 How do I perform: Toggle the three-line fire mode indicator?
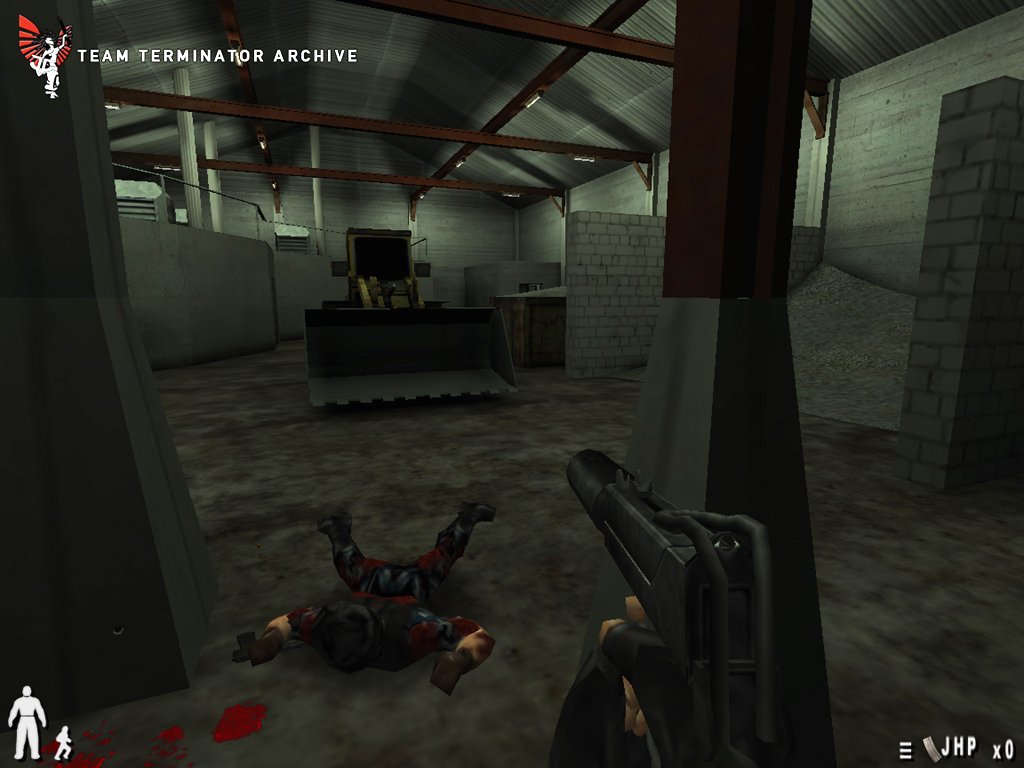[906, 750]
